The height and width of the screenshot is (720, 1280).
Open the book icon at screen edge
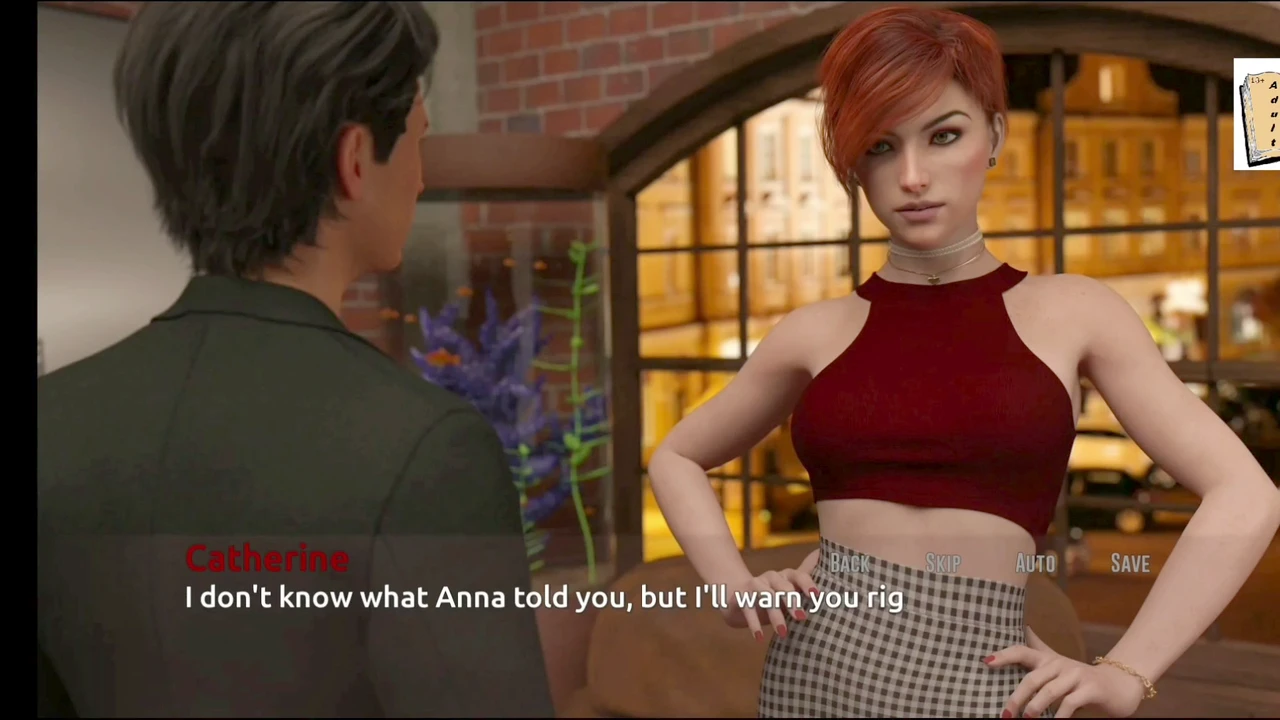click(1258, 114)
